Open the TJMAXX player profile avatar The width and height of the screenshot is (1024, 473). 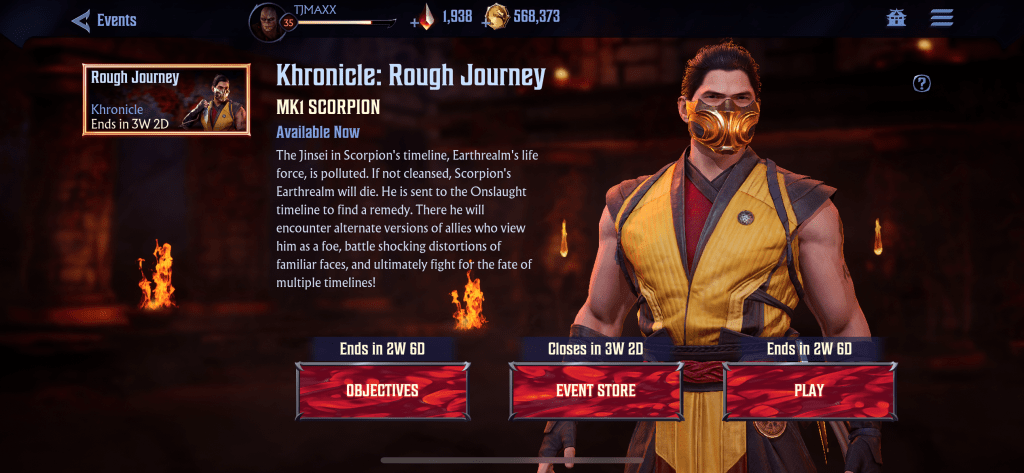(268, 22)
